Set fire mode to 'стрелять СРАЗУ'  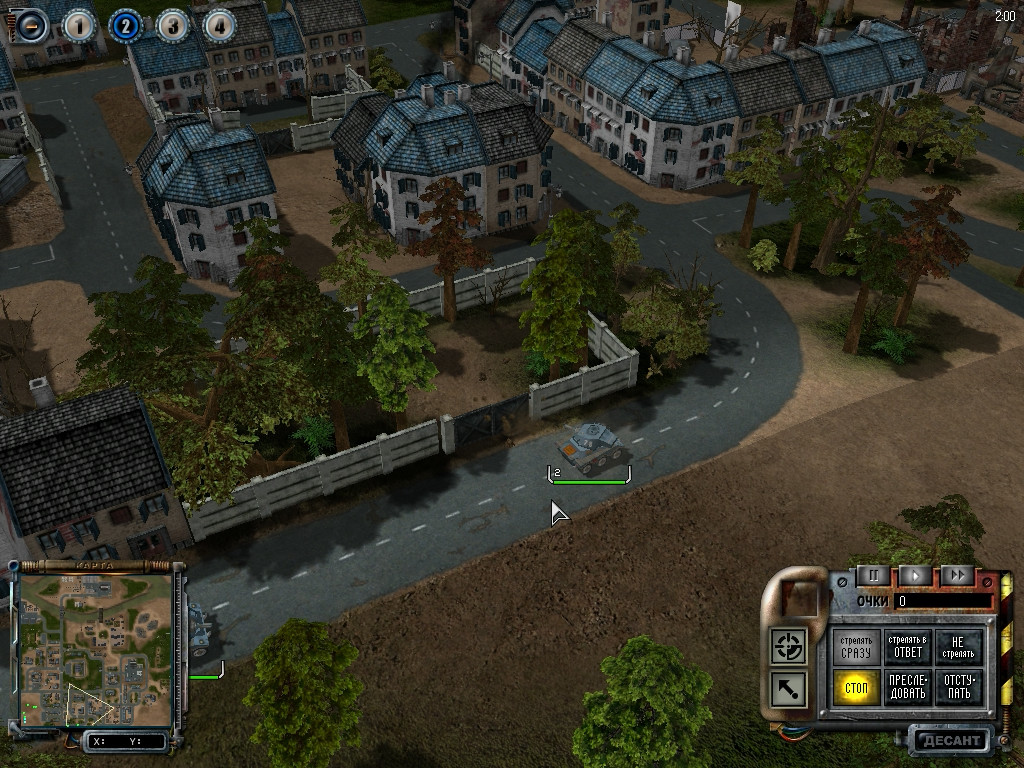coord(856,647)
